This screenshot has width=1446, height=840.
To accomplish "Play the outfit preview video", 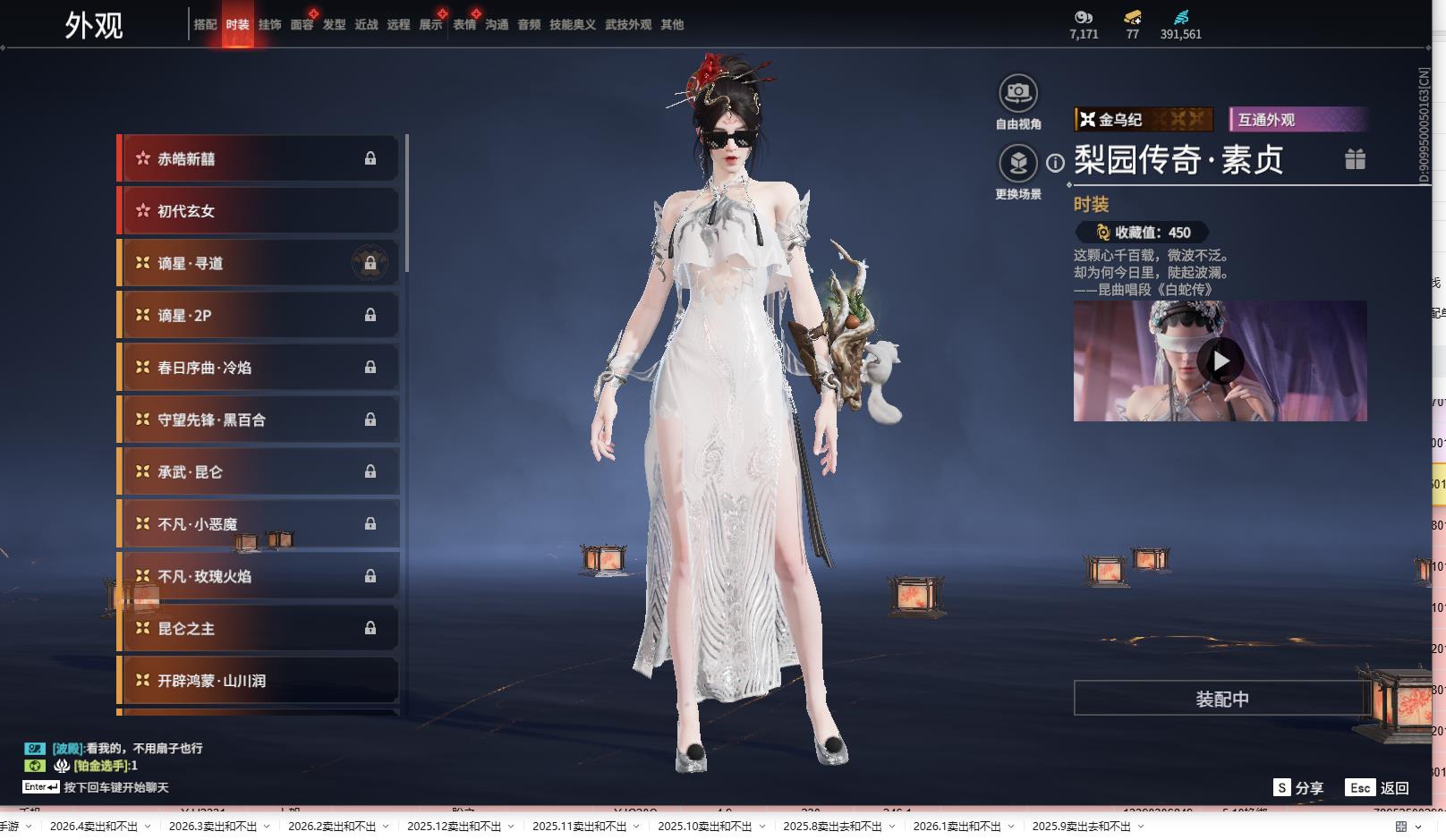I will [x=1221, y=361].
